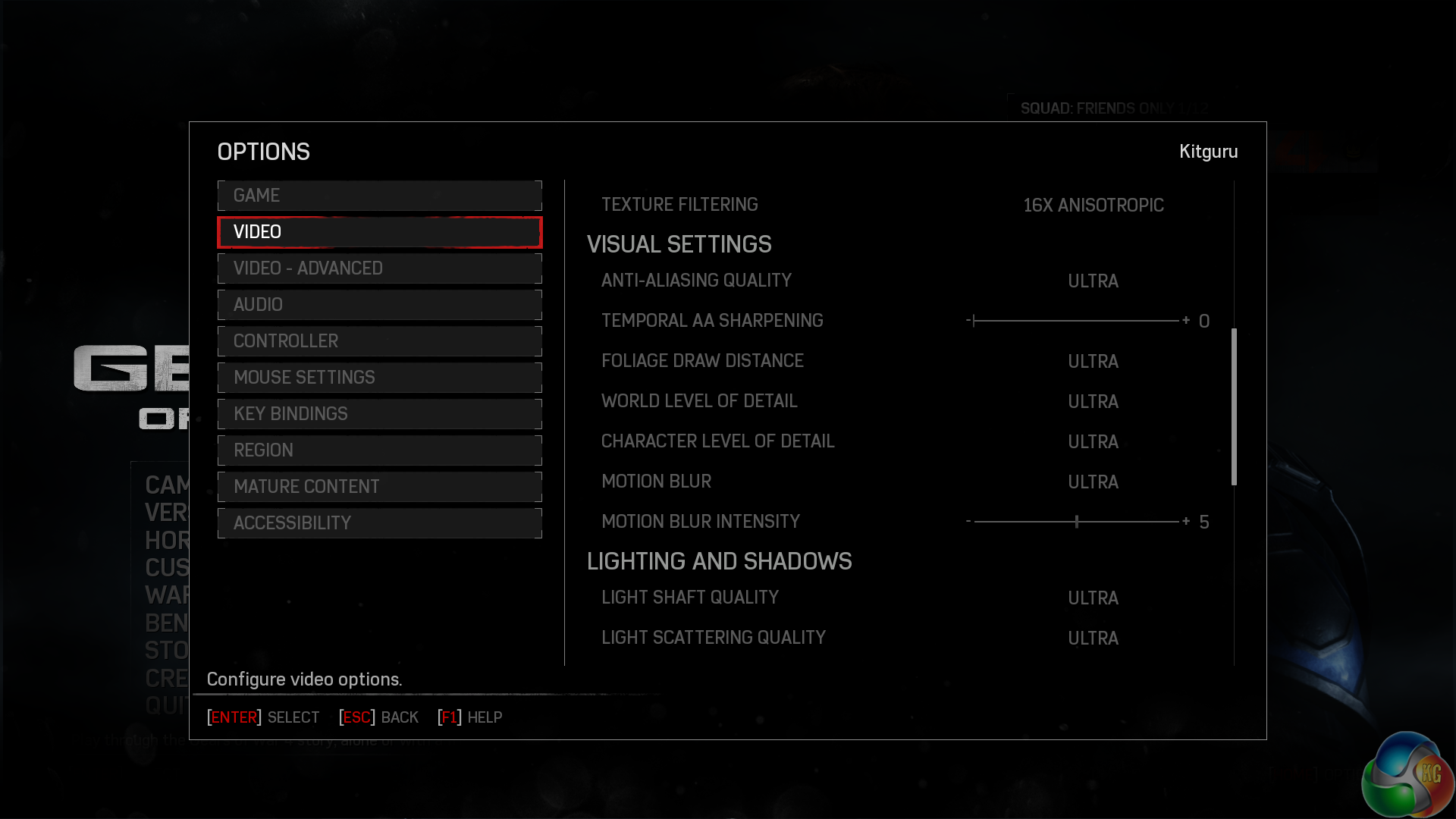Adjust World Level of Detail setting
This screenshot has height=819, width=1456.
1093,402
